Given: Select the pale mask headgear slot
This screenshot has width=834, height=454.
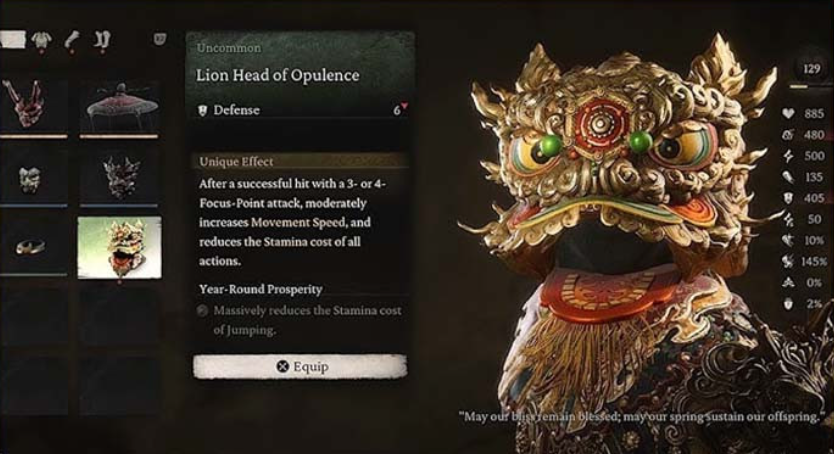Looking at the screenshot, I should [x=33, y=177].
